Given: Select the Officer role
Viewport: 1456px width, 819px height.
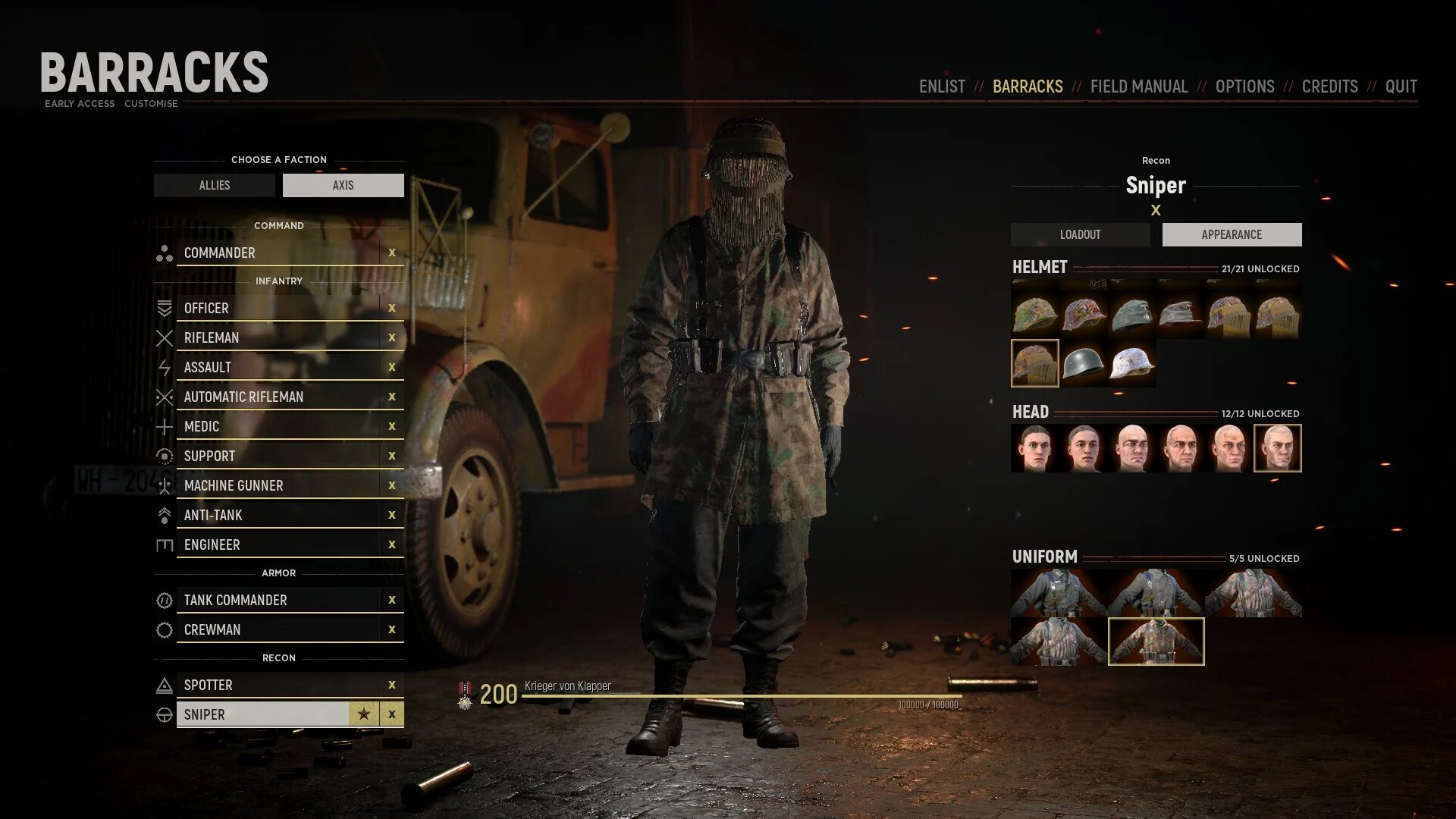Looking at the screenshot, I should point(278,309).
